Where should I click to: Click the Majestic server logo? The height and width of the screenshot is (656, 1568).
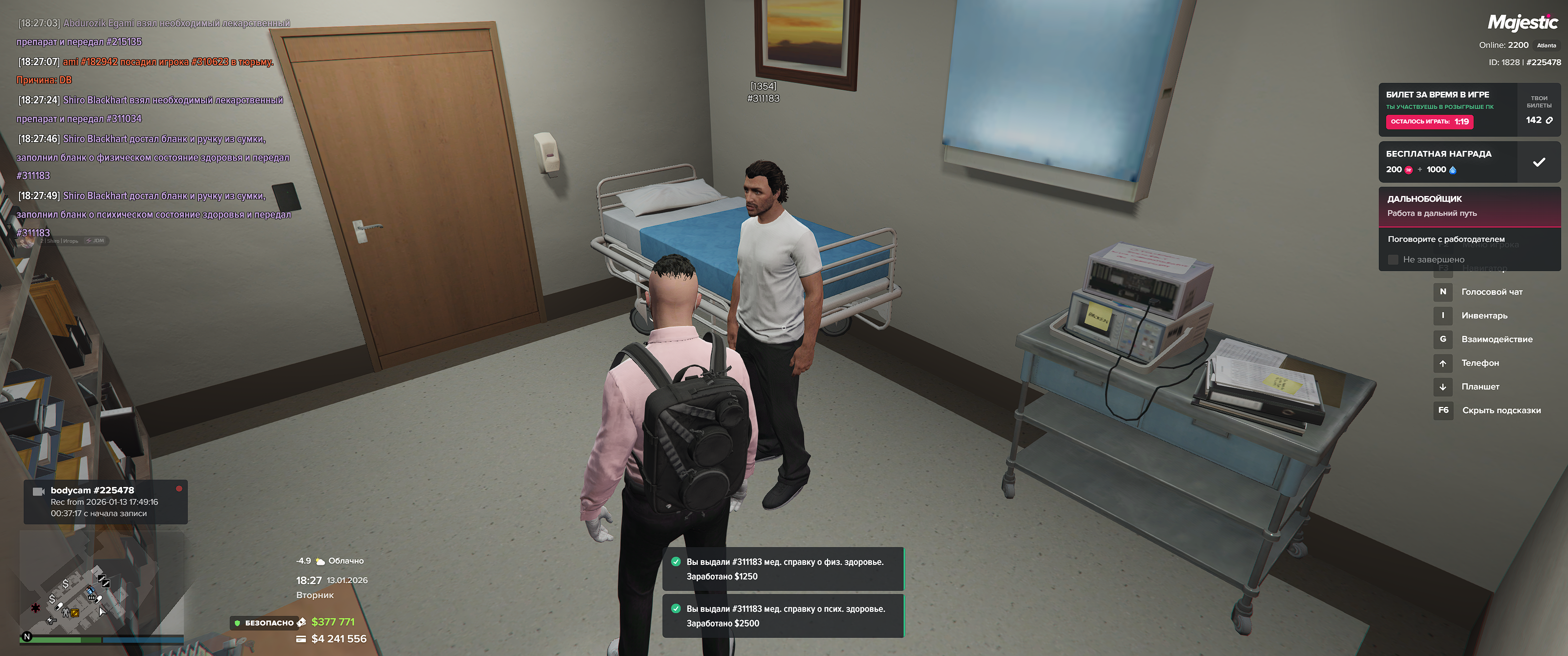[x=1522, y=22]
